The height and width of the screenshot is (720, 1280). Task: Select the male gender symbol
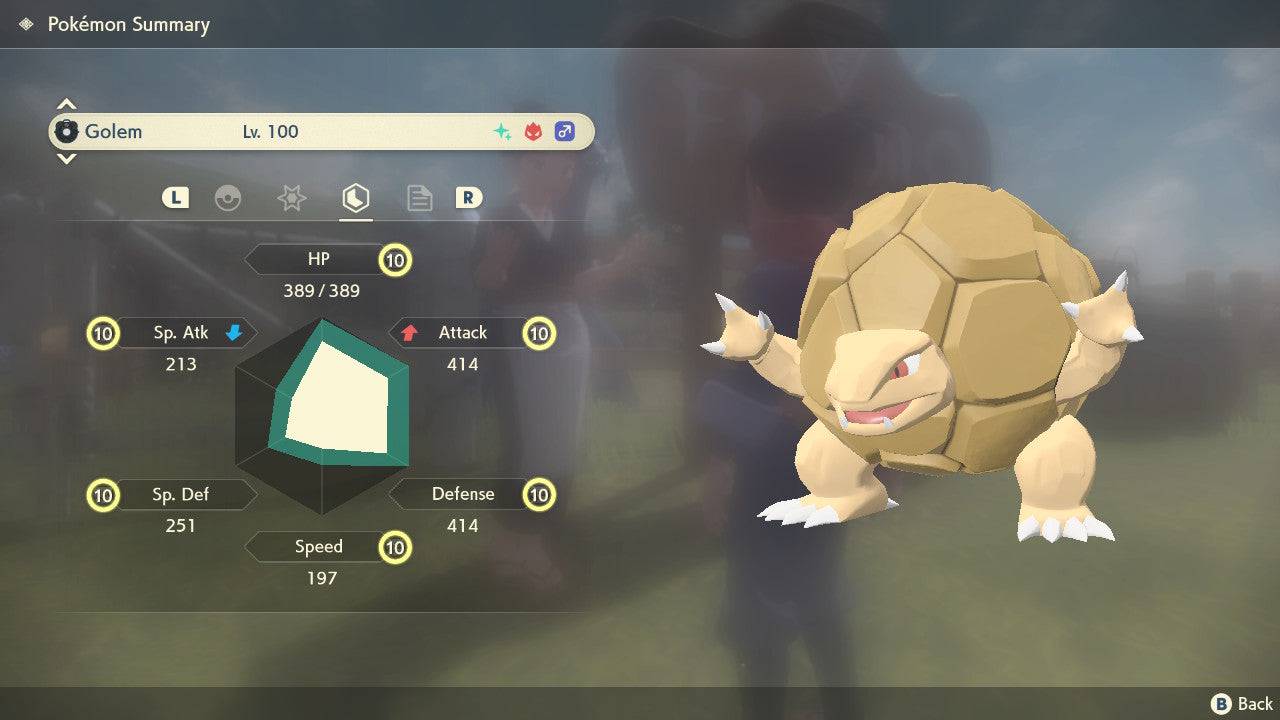(564, 131)
